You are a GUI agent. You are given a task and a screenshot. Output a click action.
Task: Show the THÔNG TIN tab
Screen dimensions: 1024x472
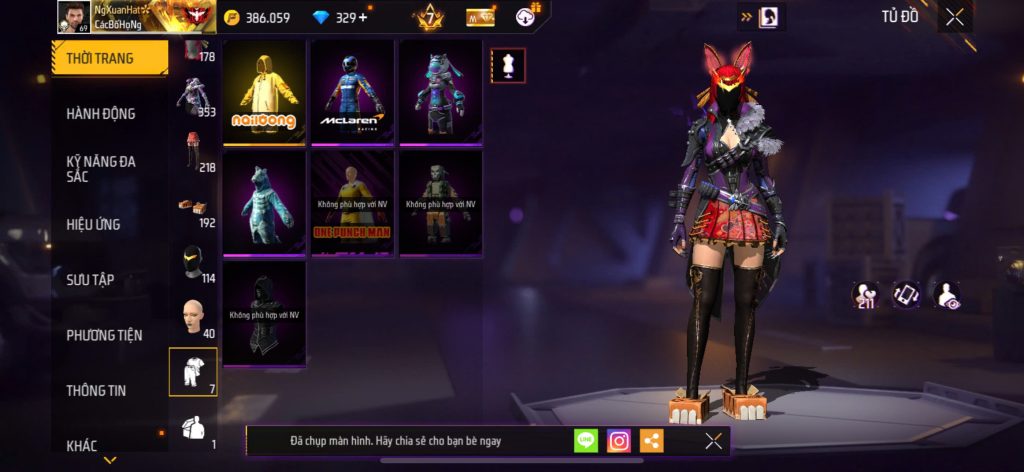point(96,390)
